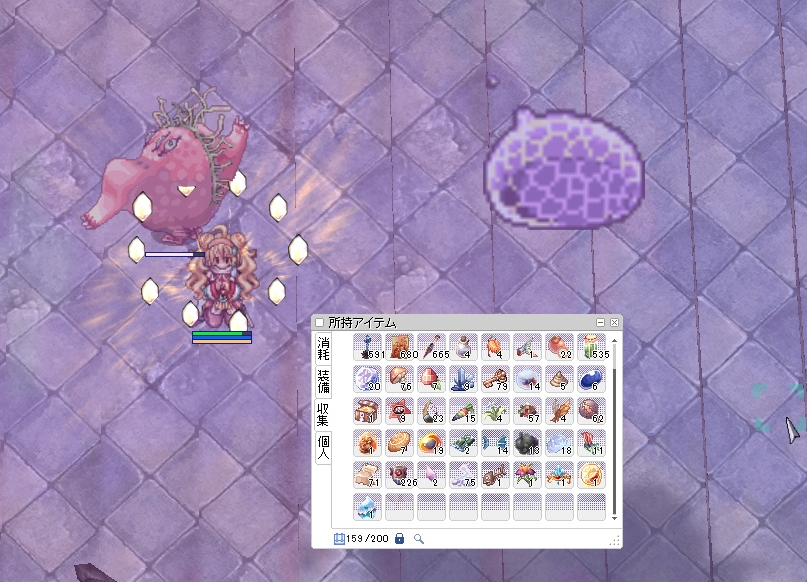The width and height of the screenshot is (807, 582).
Task: Click the inventory scrollbar down arrow
Action: (x=614, y=517)
